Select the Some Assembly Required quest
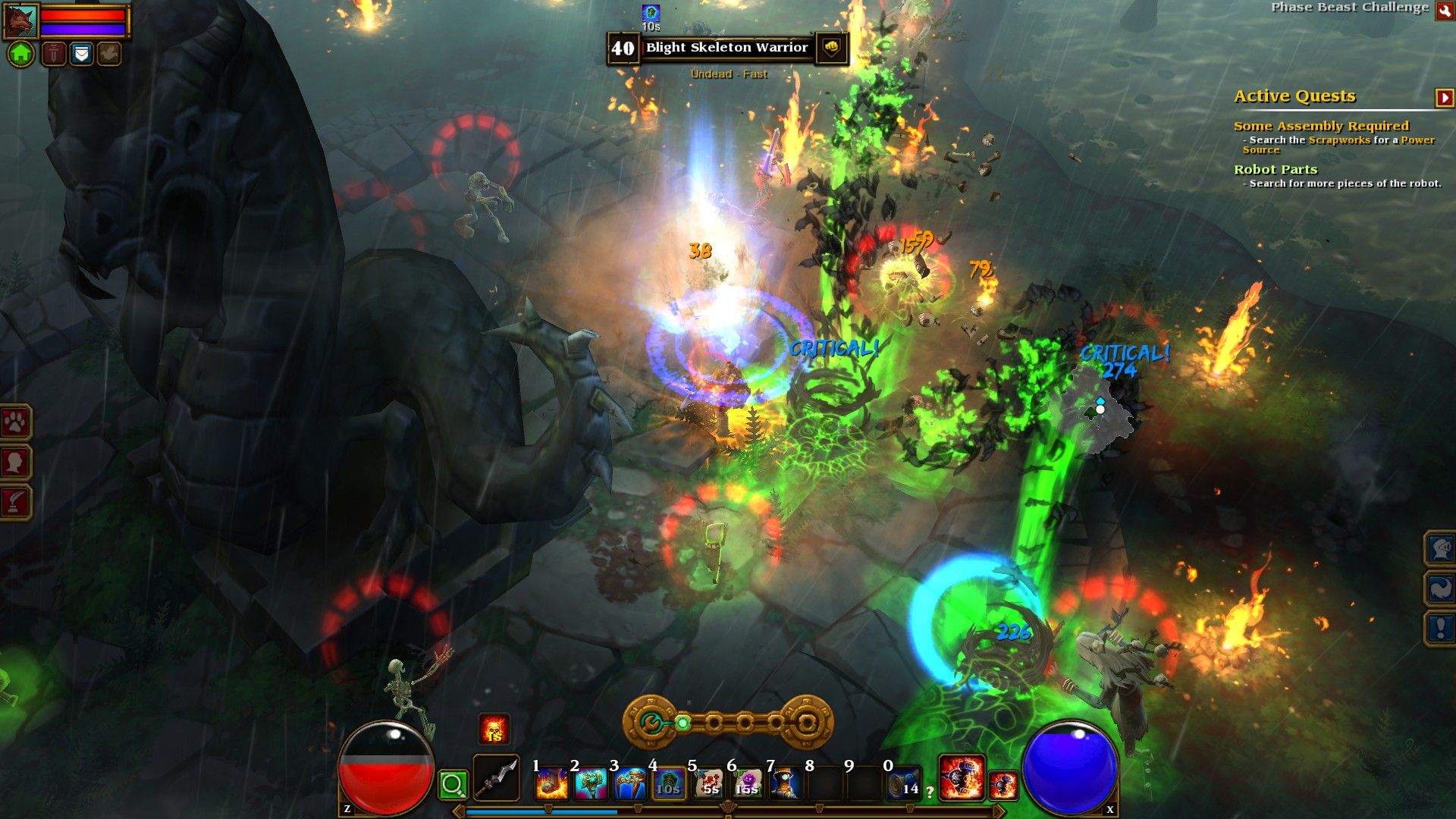The image size is (1456, 819). (1320, 126)
